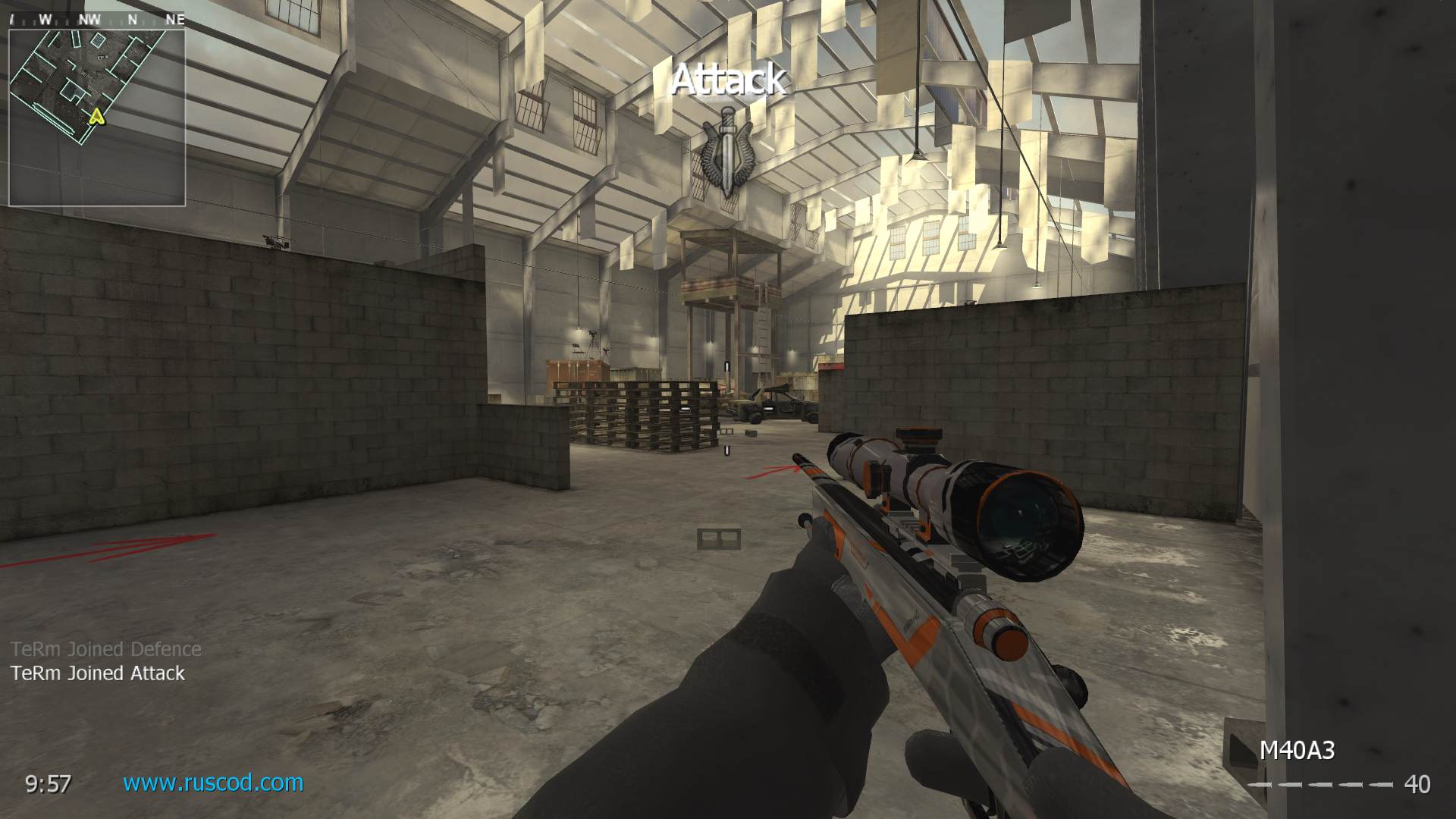Click the minimap in the corner

(x=97, y=117)
